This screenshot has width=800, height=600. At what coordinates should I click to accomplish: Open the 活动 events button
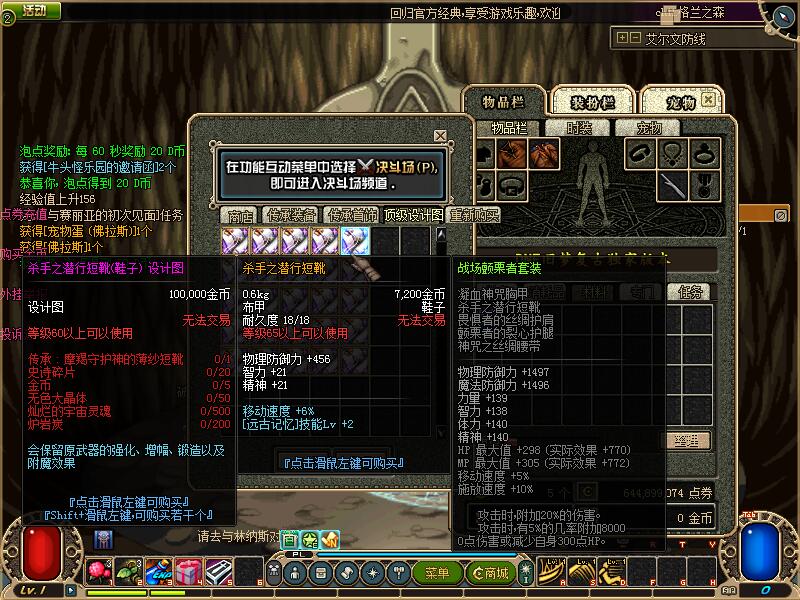click(x=34, y=10)
